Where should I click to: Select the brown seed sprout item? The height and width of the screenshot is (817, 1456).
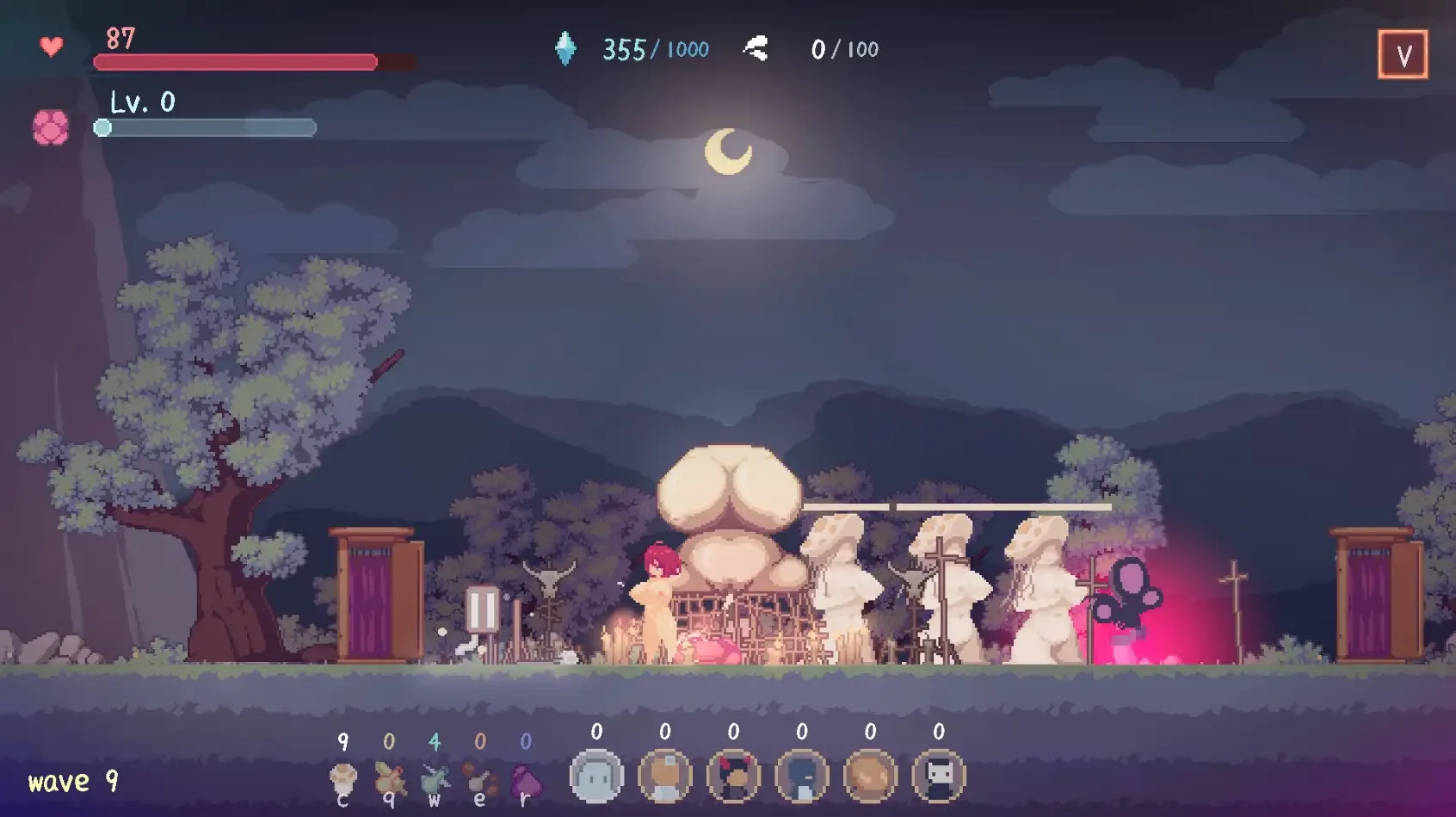pos(389,780)
